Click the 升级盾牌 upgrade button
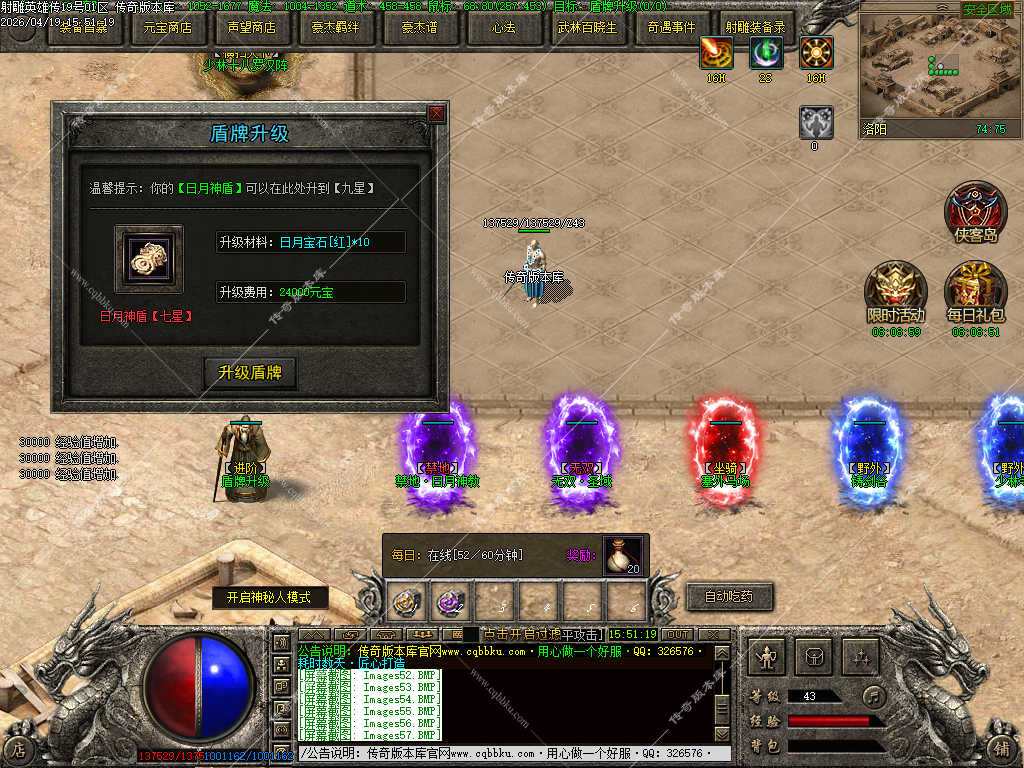Viewport: 1024px width, 768px height. tap(250, 373)
